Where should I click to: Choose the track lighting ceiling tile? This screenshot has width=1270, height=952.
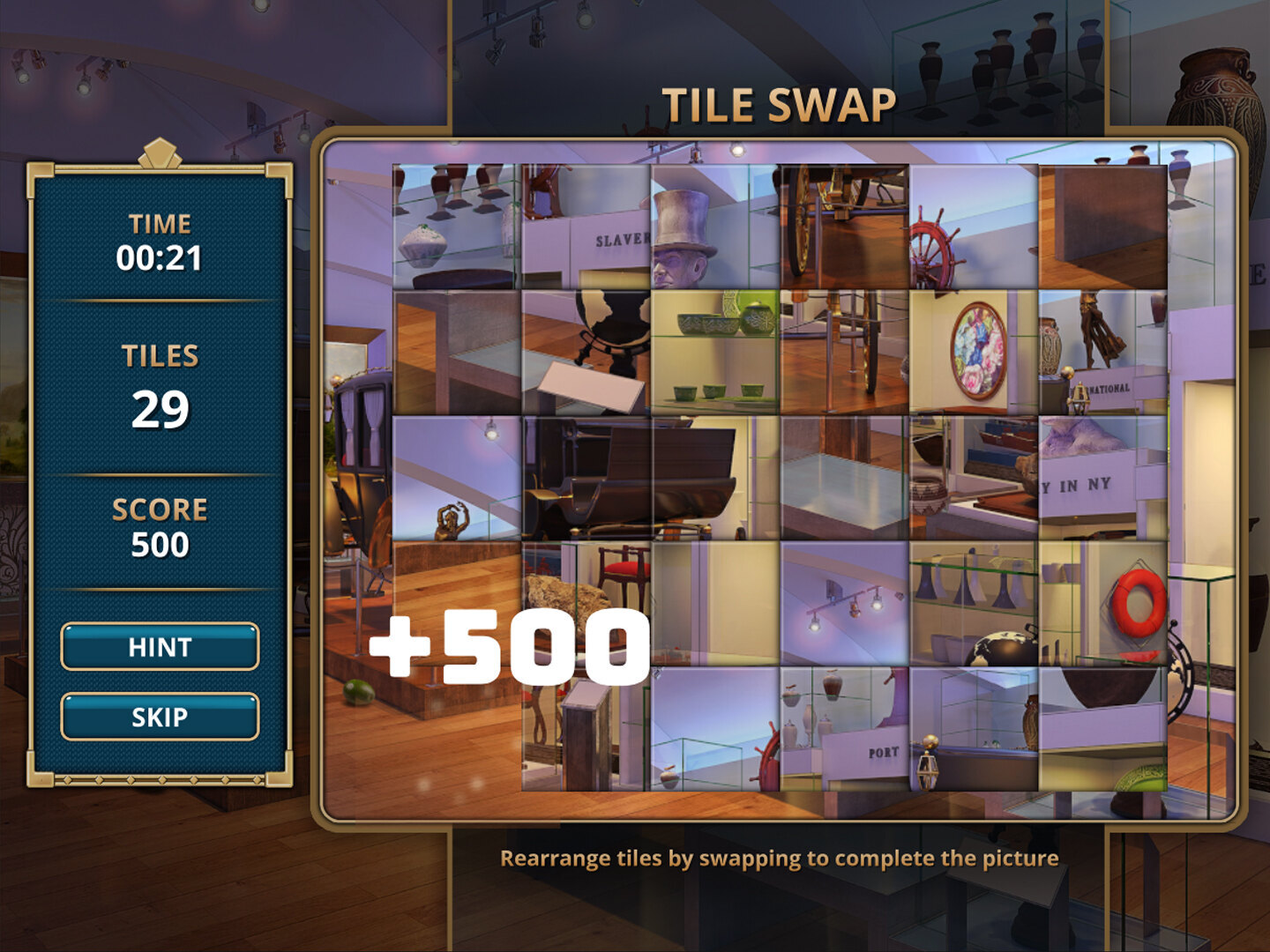tap(844, 603)
